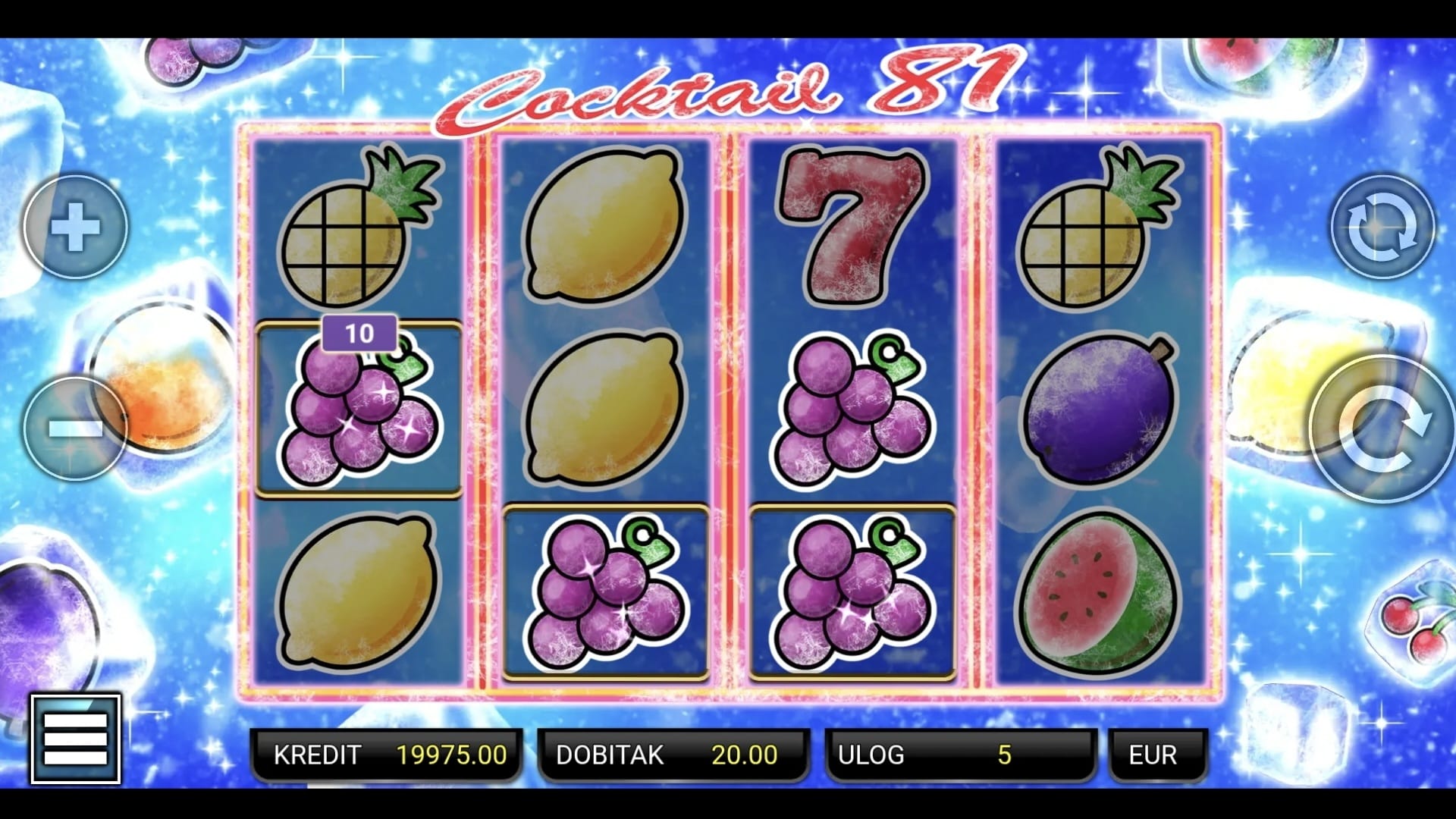This screenshot has width=1456, height=819.
Task: Activate the autoplay button with circular arrows
Action: (x=1382, y=227)
